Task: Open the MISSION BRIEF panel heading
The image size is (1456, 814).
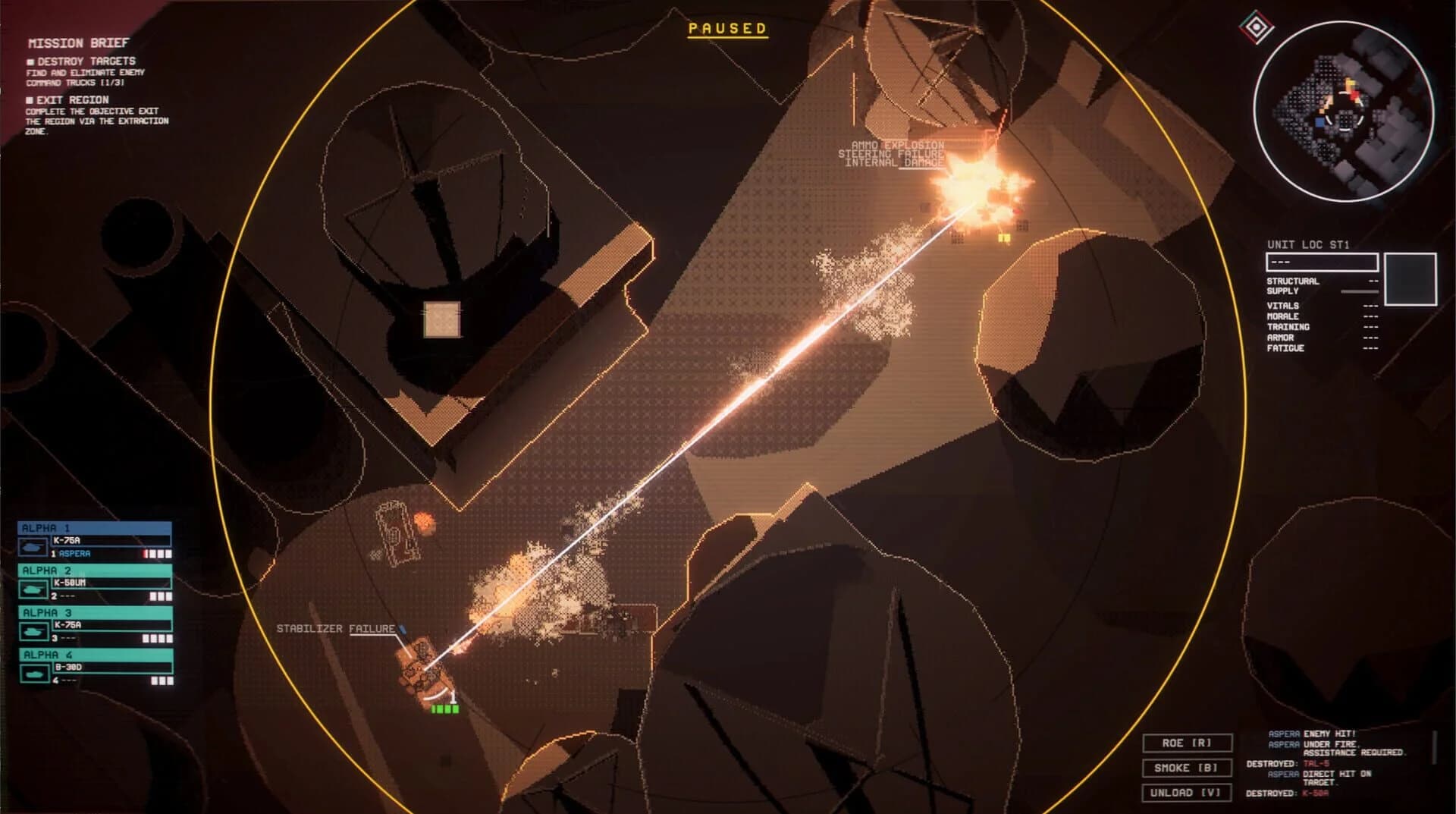Action: [79, 43]
